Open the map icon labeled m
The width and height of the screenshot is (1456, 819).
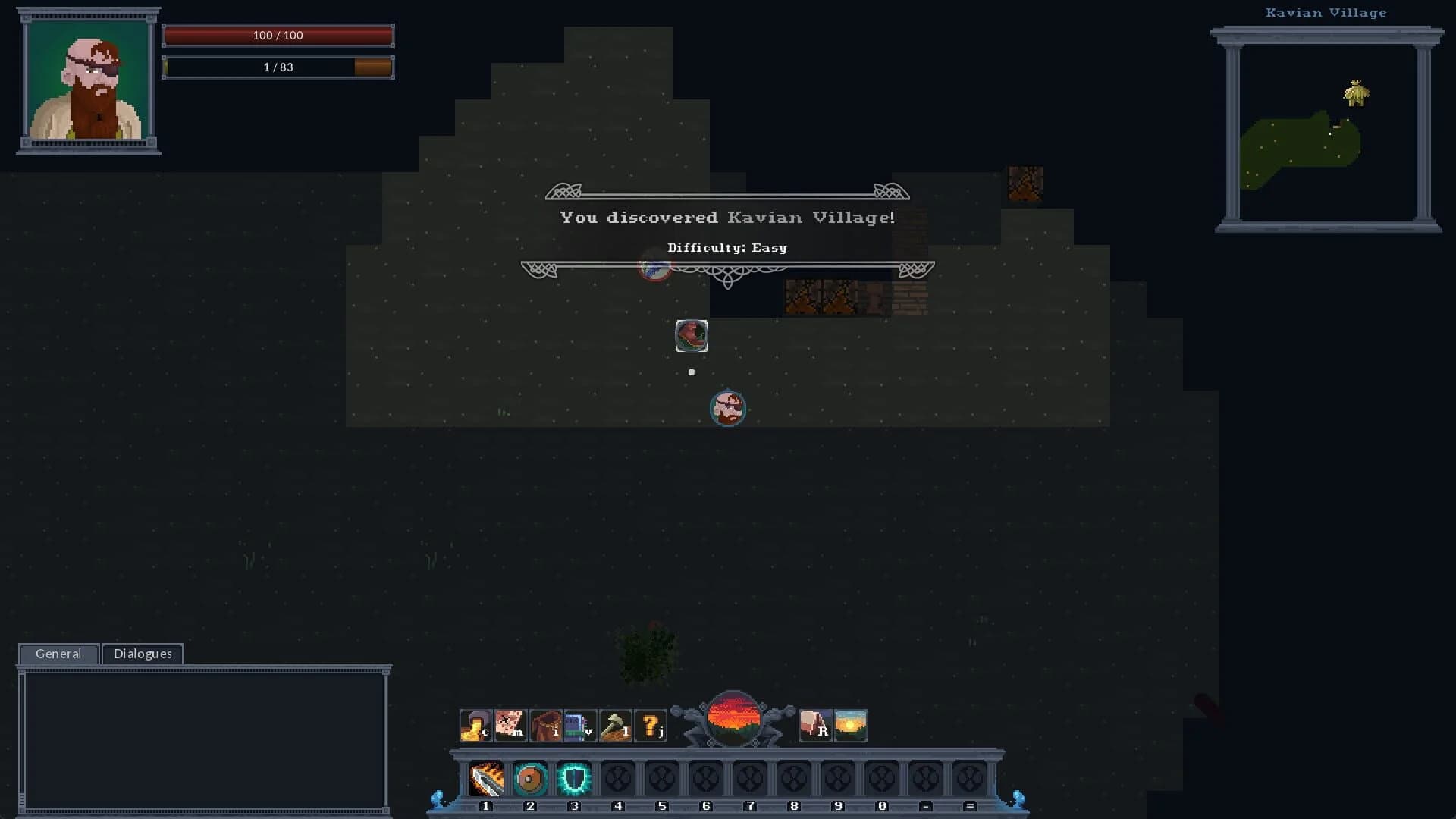coord(510,724)
